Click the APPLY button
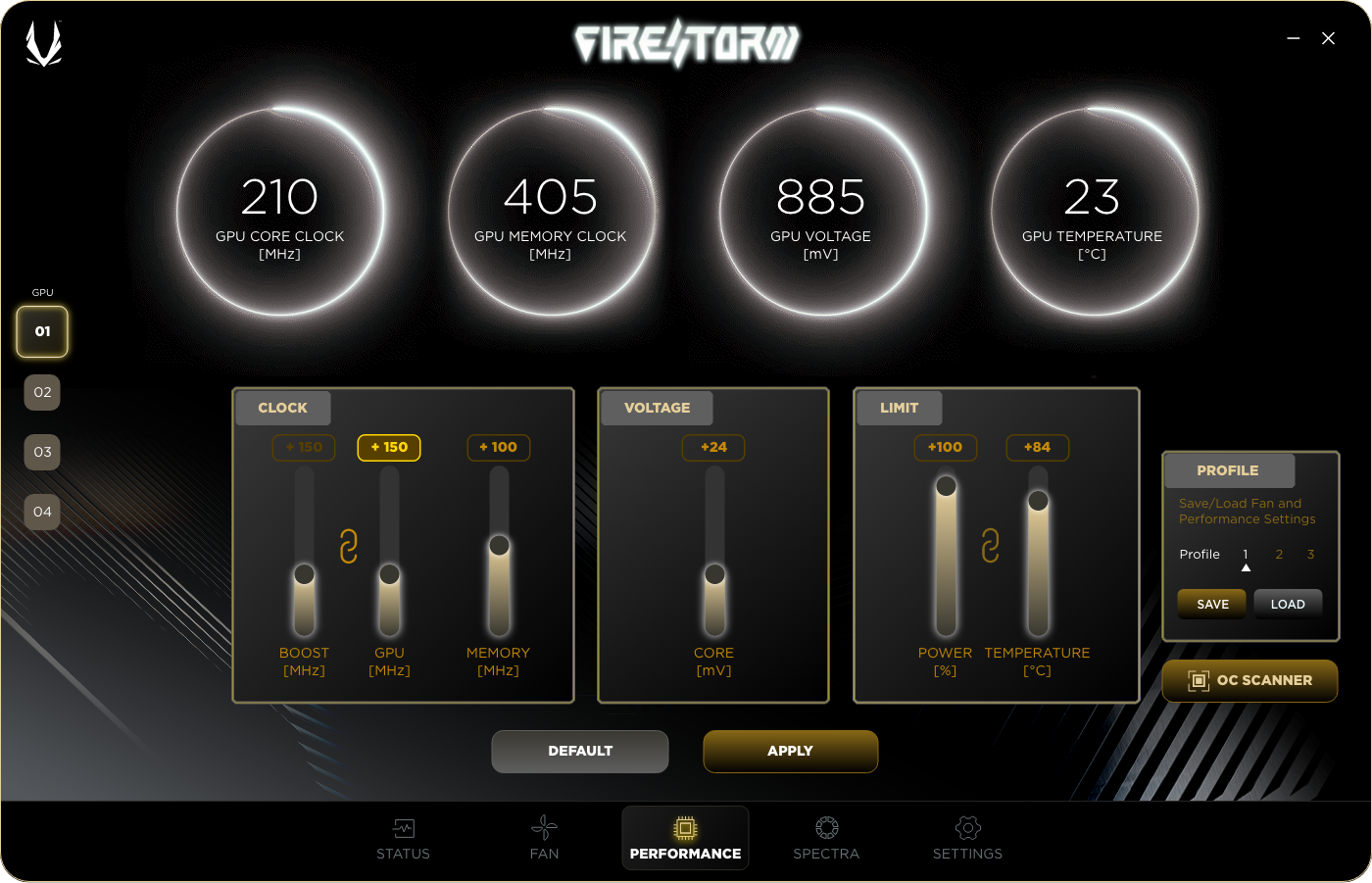The width and height of the screenshot is (1372, 883). click(790, 751)
